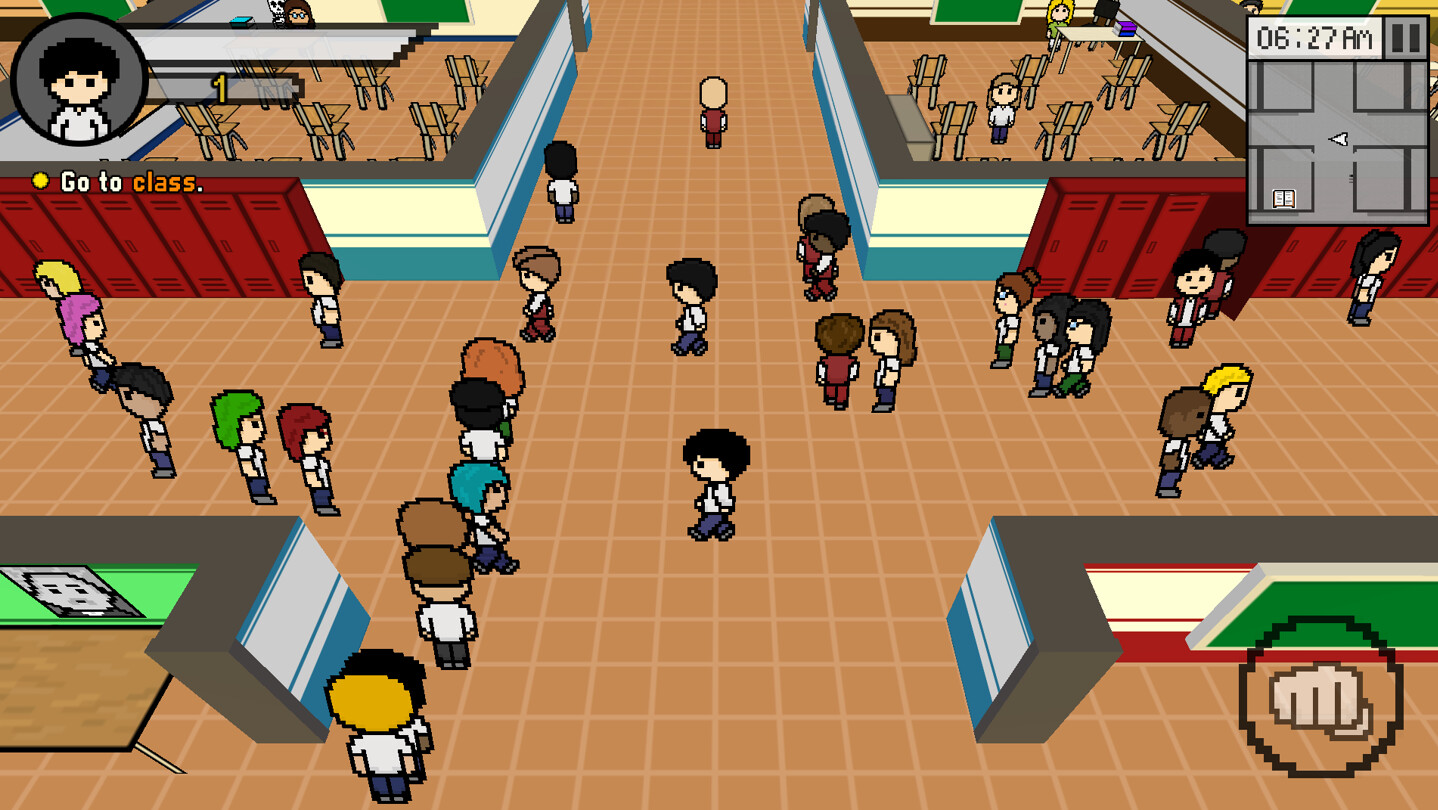Select the teal book on the teacher's desk

click(x=240, y=22)
